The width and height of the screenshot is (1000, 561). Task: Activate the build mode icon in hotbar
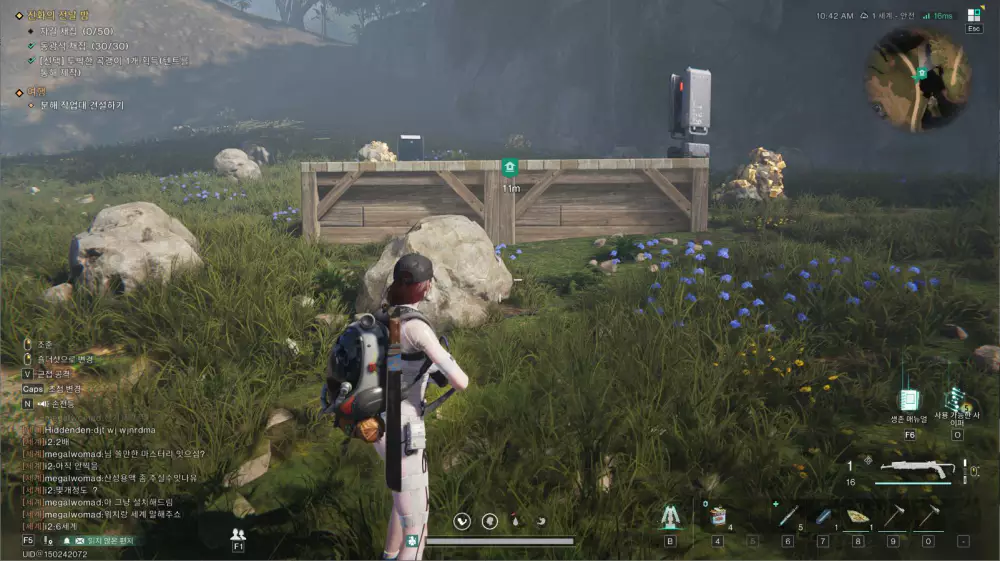tap(670, 517)
